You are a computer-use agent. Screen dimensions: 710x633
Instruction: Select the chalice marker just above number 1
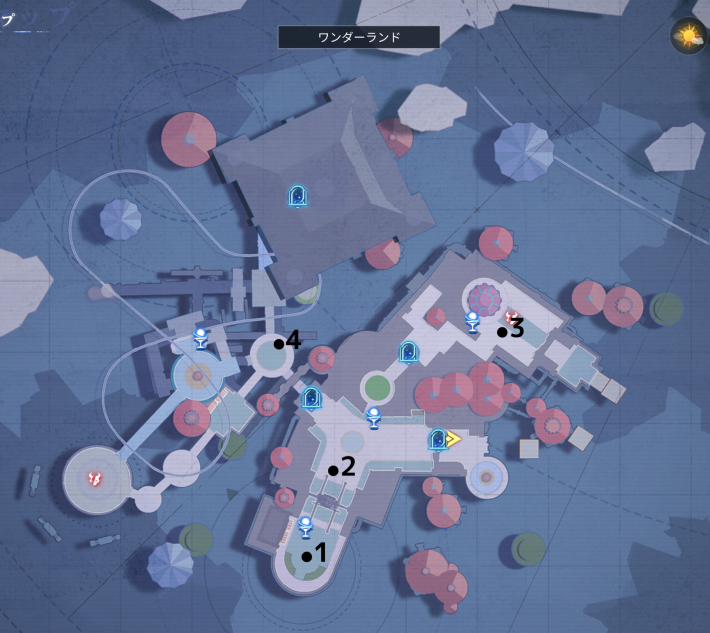coord(306,526)
